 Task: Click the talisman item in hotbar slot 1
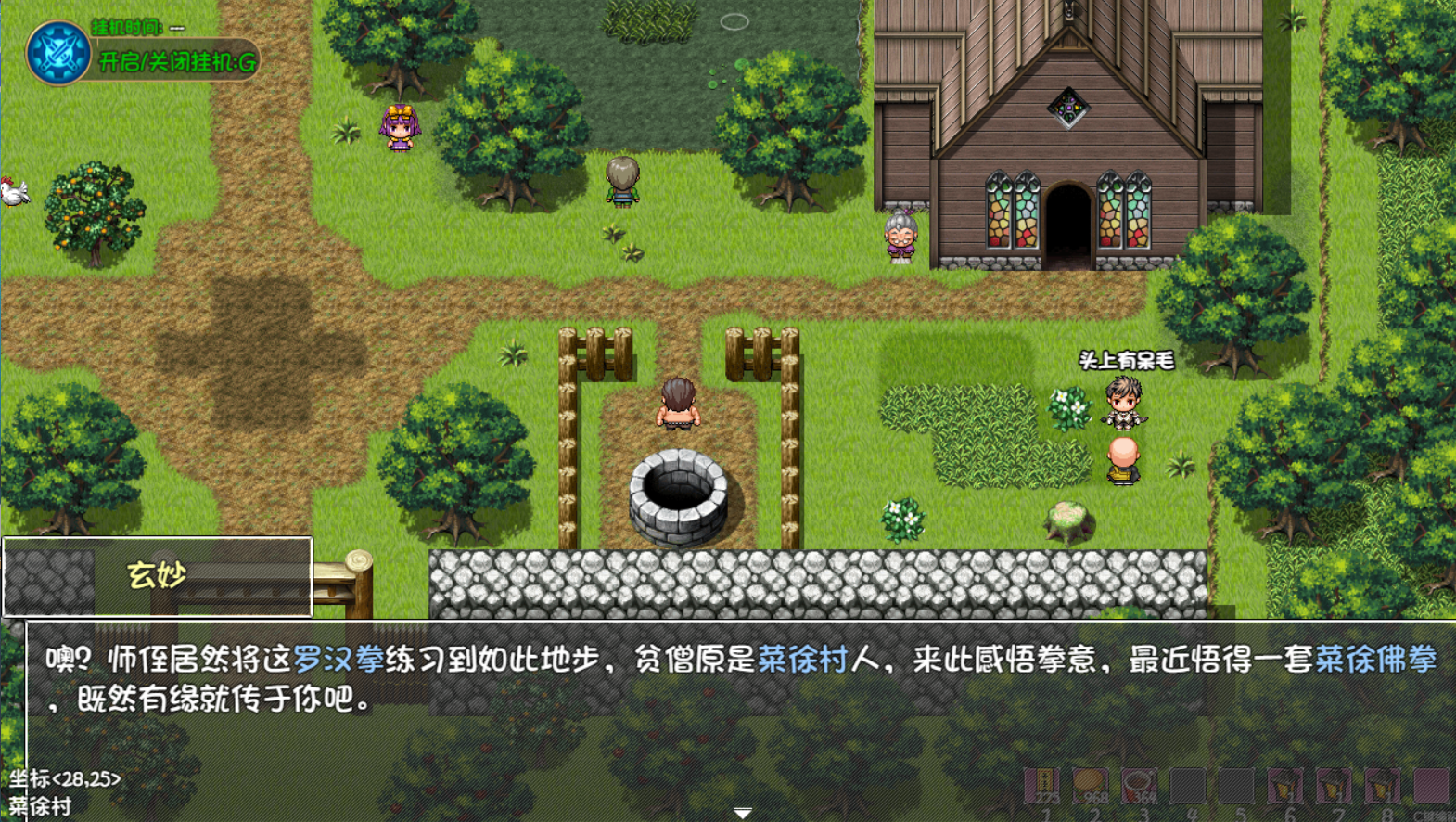1042,785
